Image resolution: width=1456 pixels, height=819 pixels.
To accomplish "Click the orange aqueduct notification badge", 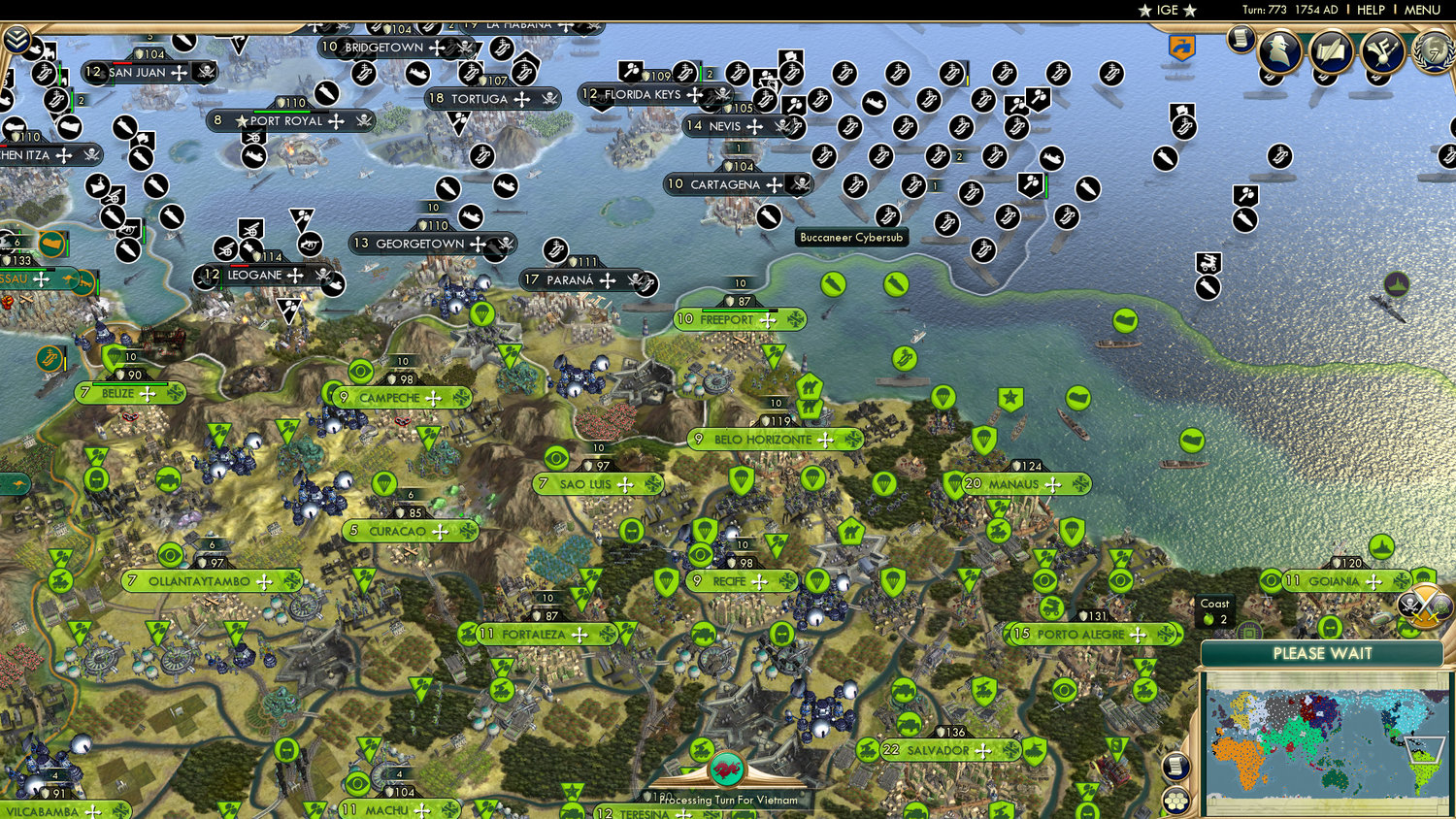I will 1182,47.
